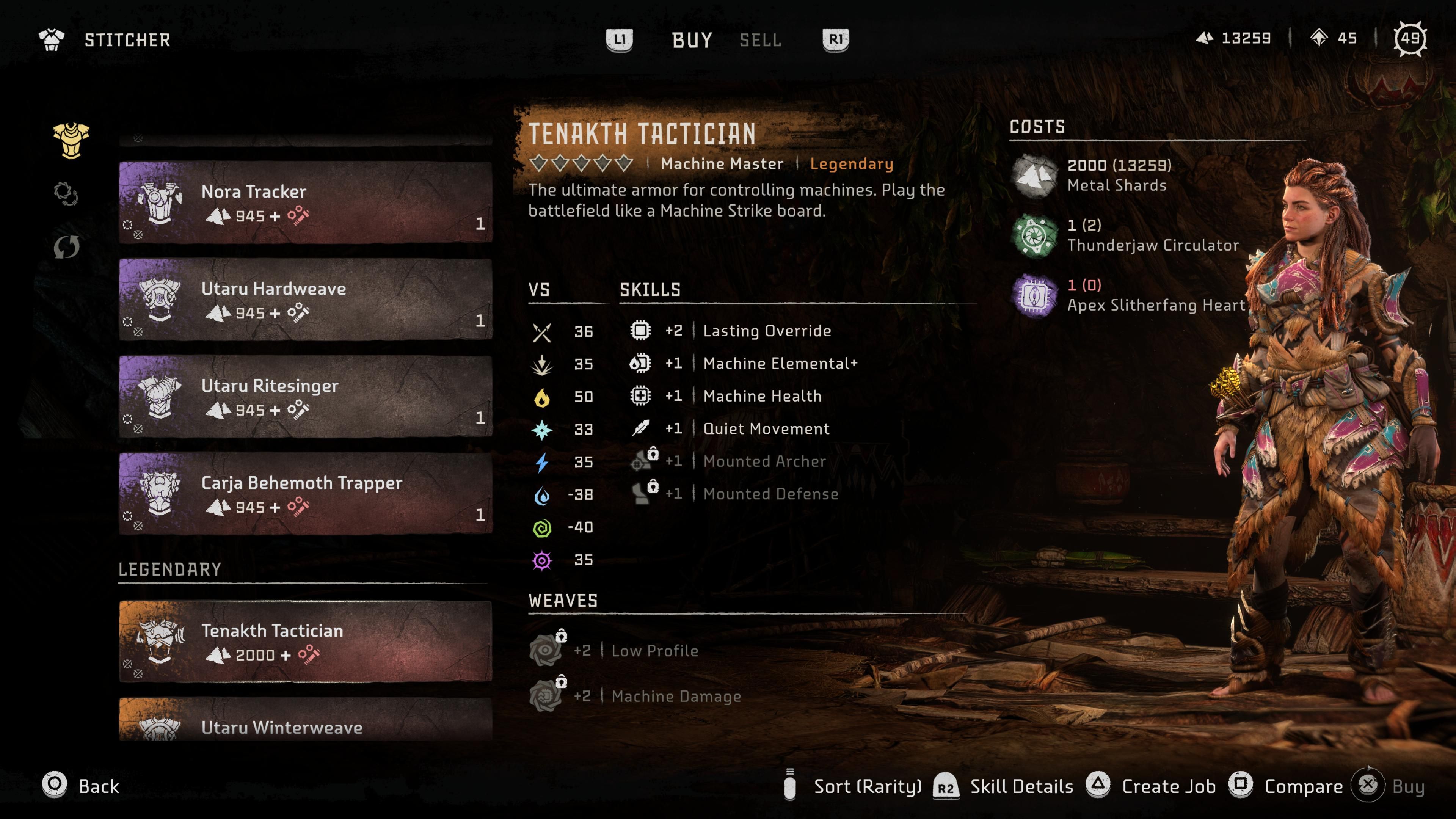
Task: Select the Utaru Hardweave outfit row
Action: click(x=305, y=300)
